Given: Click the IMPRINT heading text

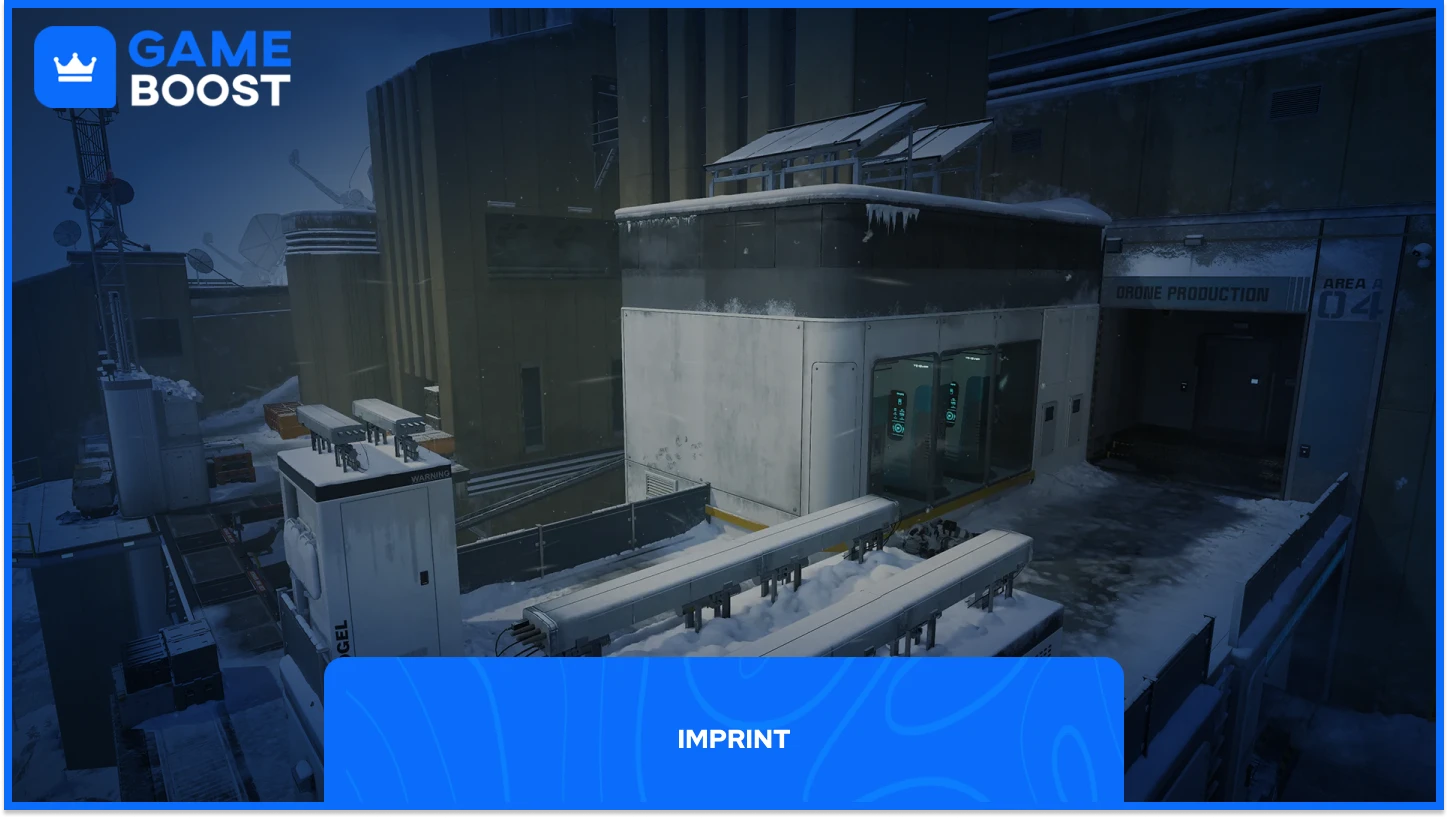Looking at the screenshot, I should click(733, 739).
